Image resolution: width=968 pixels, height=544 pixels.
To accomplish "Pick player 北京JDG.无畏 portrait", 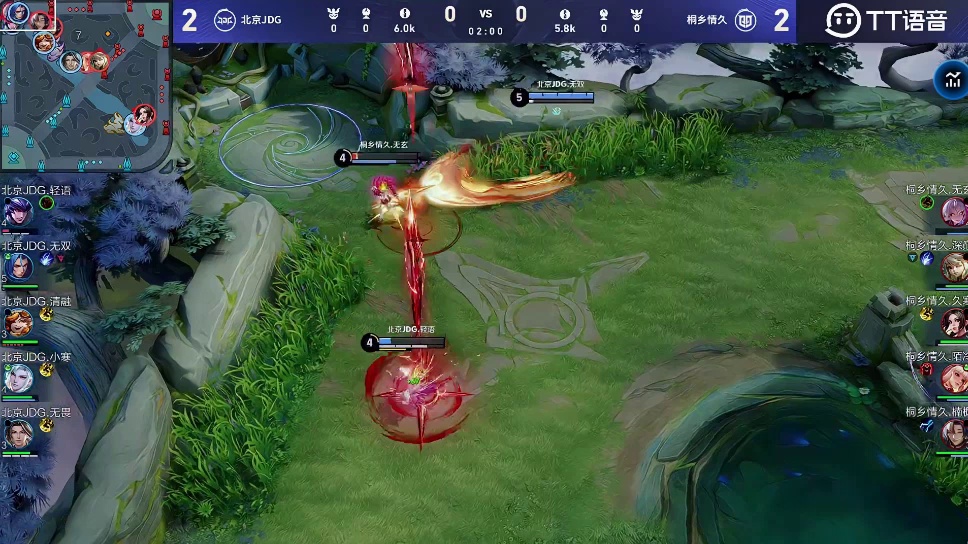I will 18,434.
